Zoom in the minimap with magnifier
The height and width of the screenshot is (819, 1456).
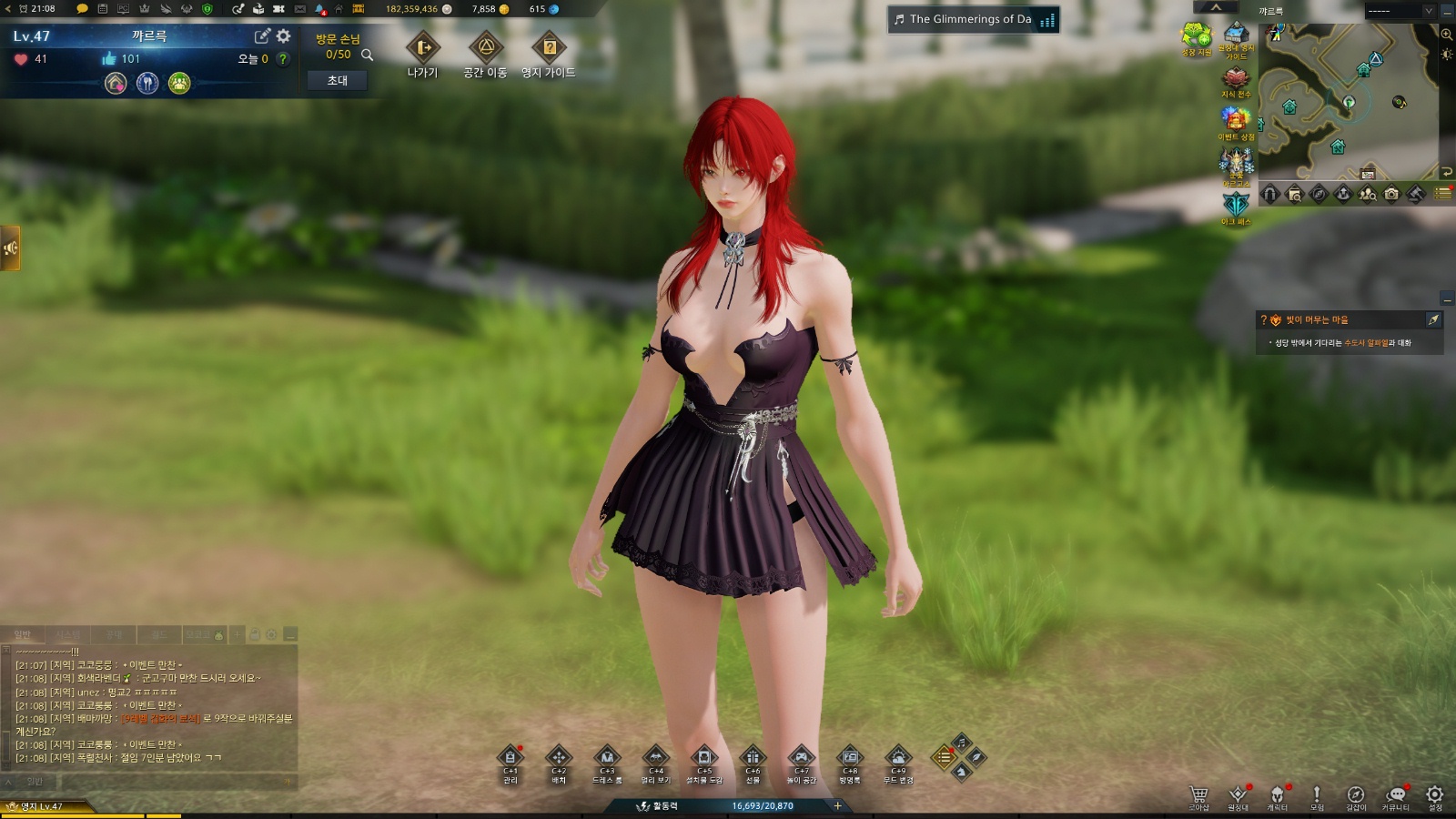click(1447, 35)
